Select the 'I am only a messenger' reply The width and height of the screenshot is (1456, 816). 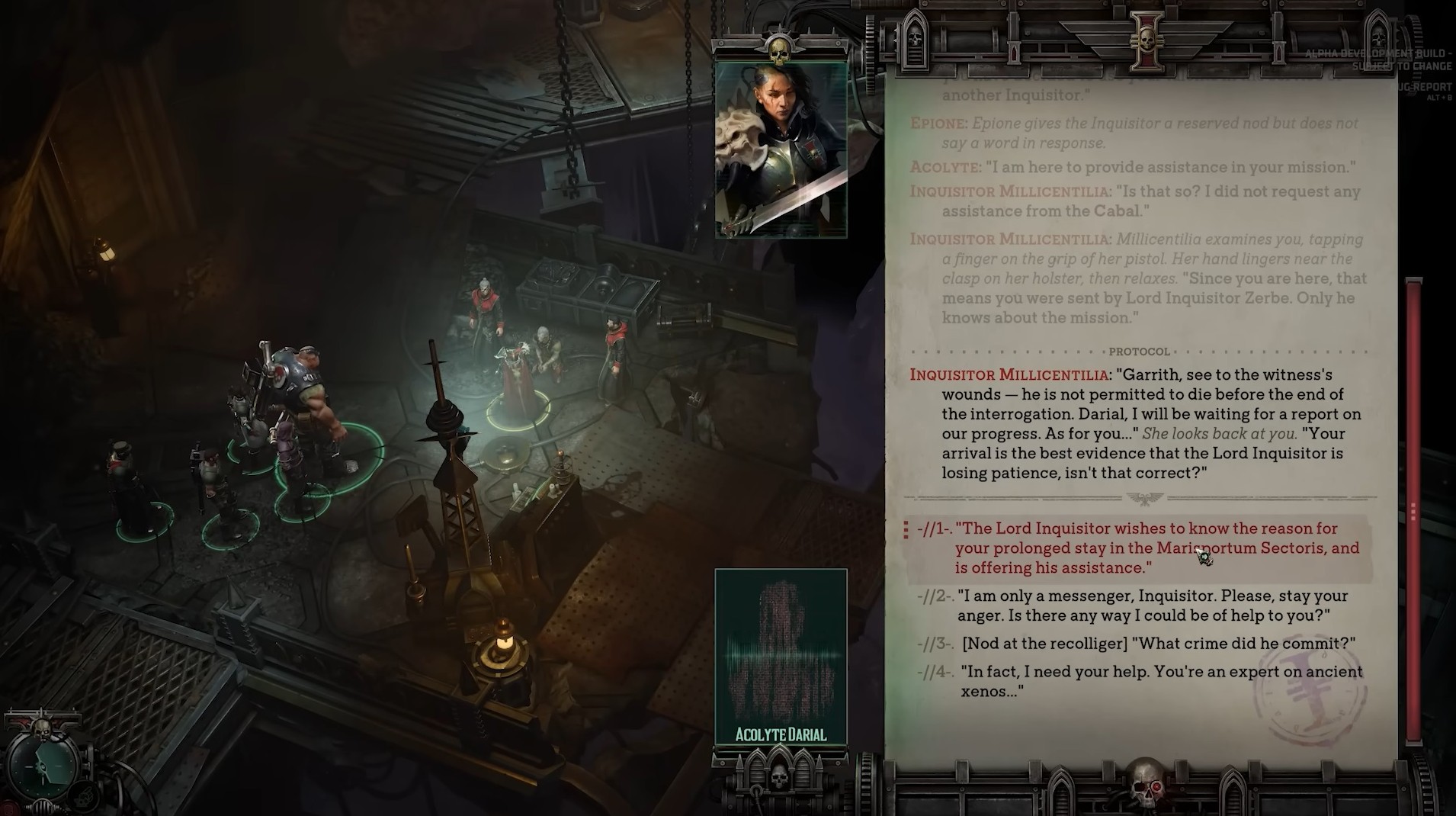pyautogui.click(x=1151, y=606)
